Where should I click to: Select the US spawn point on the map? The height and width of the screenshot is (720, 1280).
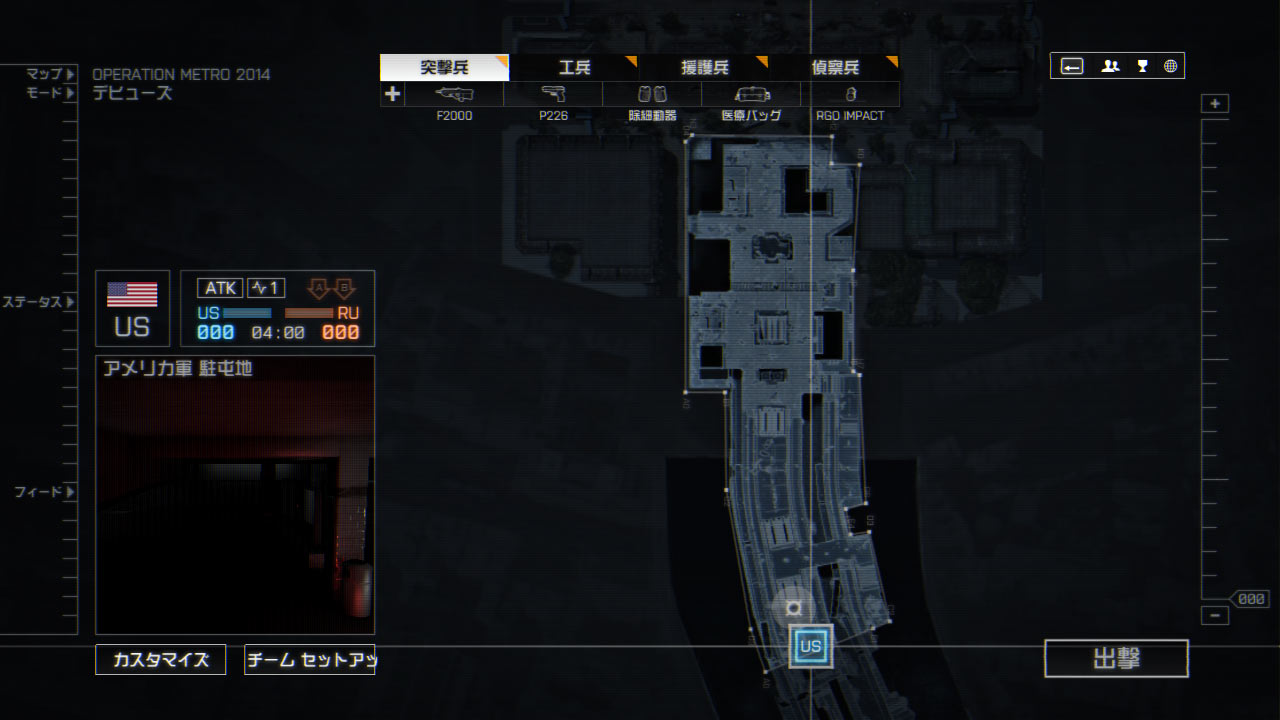click(x=810, y=646)
